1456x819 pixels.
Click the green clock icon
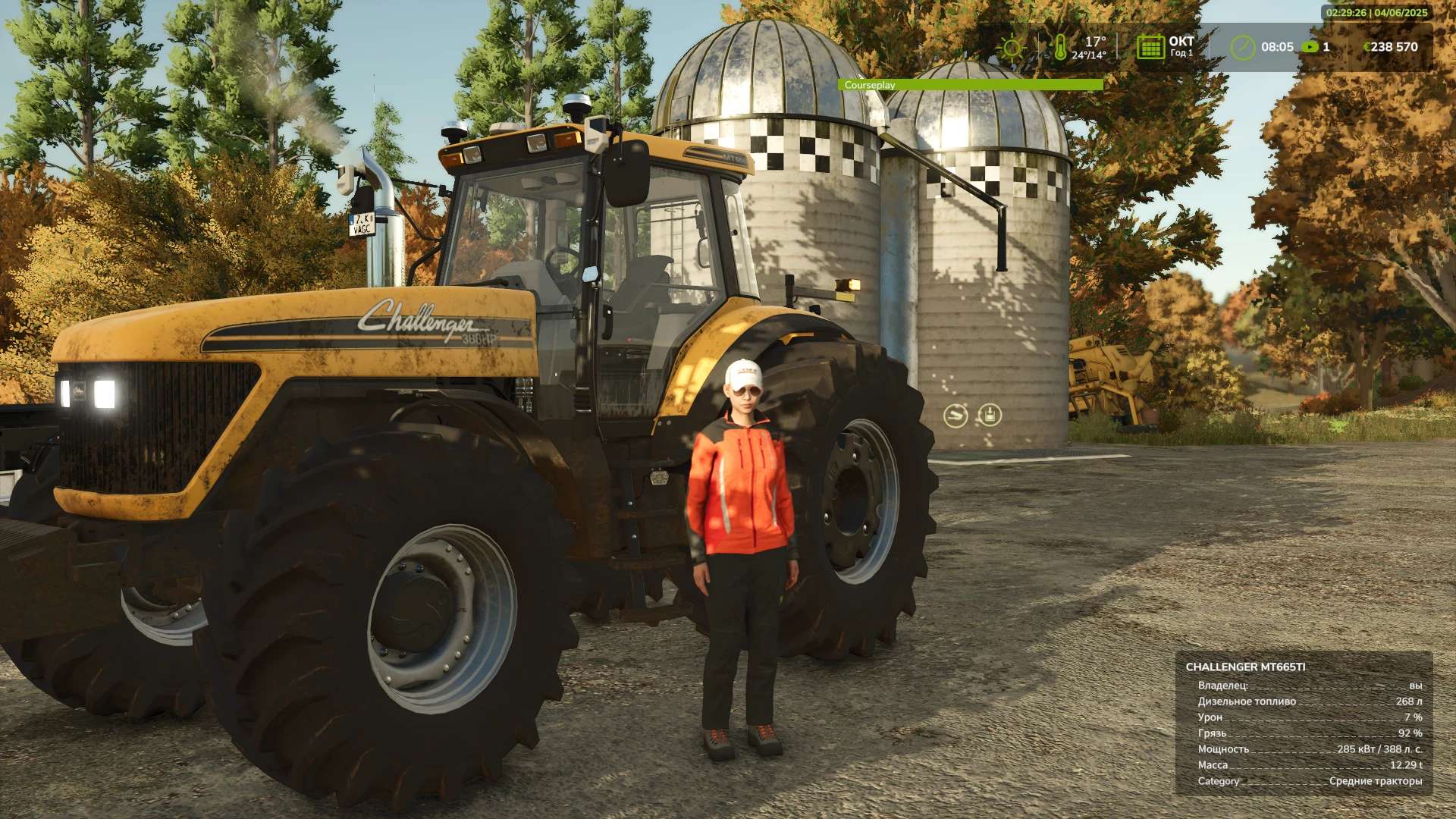click(x=1242, y=47)
